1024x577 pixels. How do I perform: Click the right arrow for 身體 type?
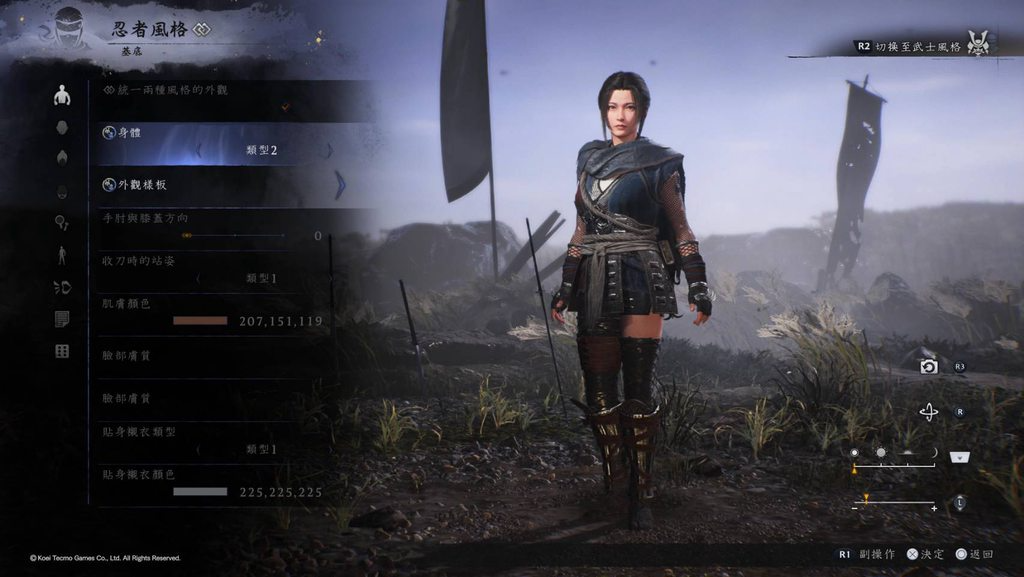329,151
